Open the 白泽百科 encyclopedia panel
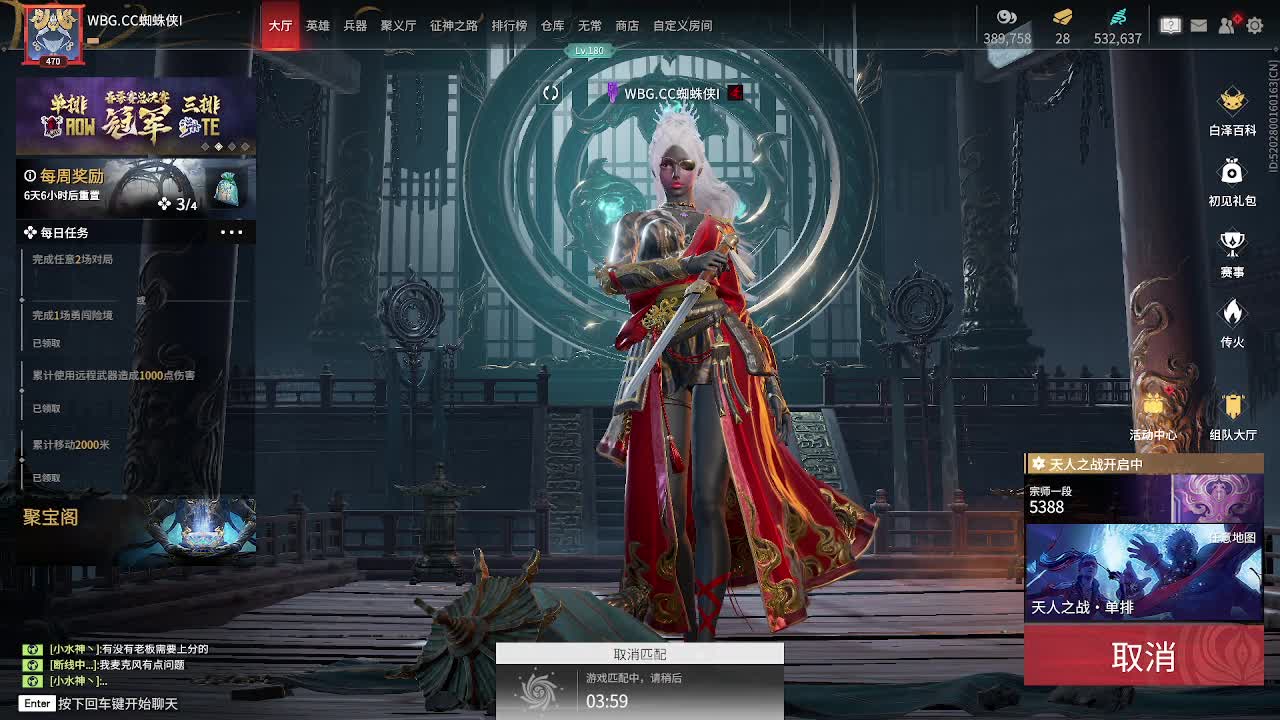Screen dimensions: 1280x720 [1232, 103]
